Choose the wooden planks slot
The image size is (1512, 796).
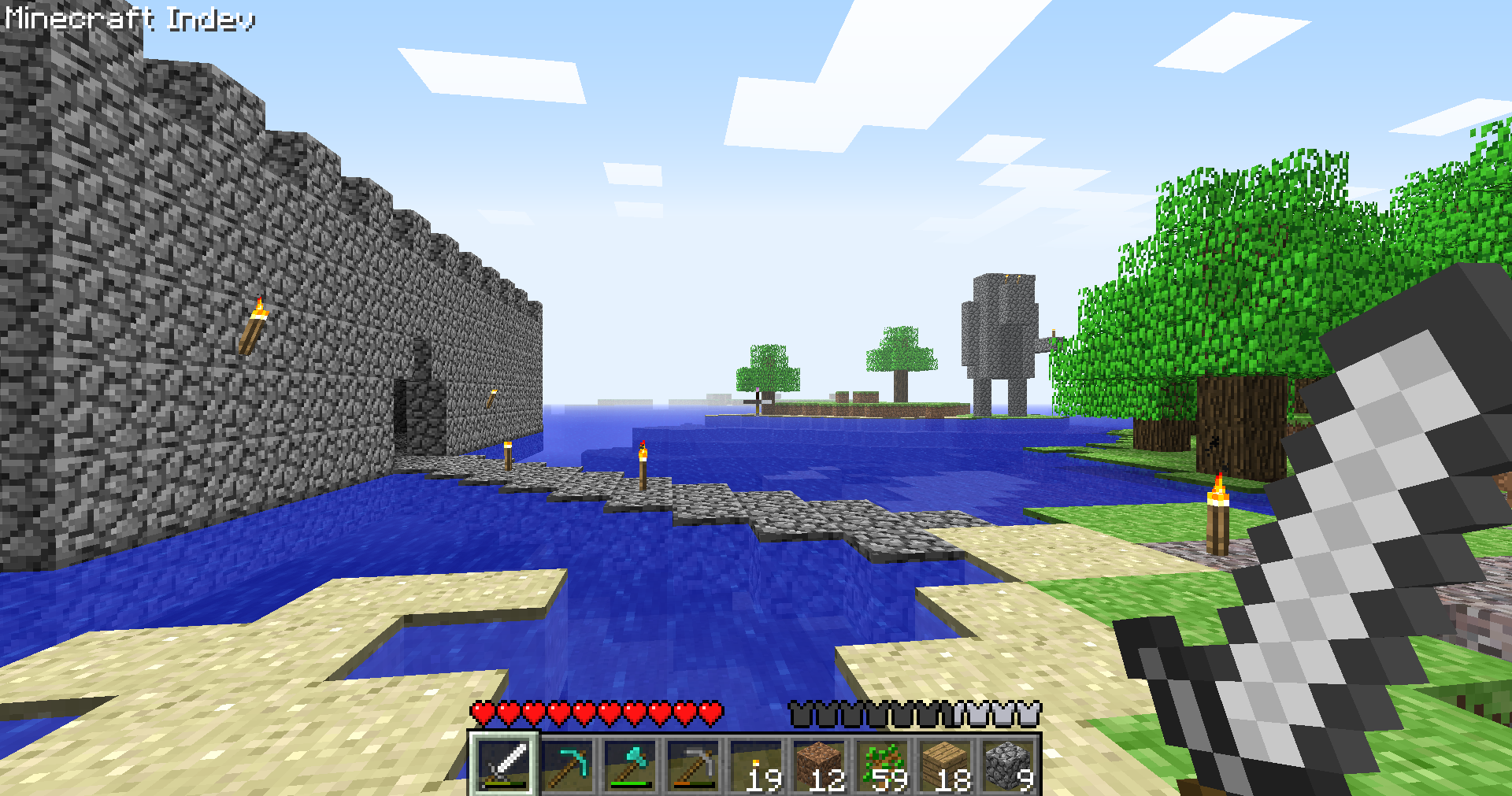(x=945, y=764)
